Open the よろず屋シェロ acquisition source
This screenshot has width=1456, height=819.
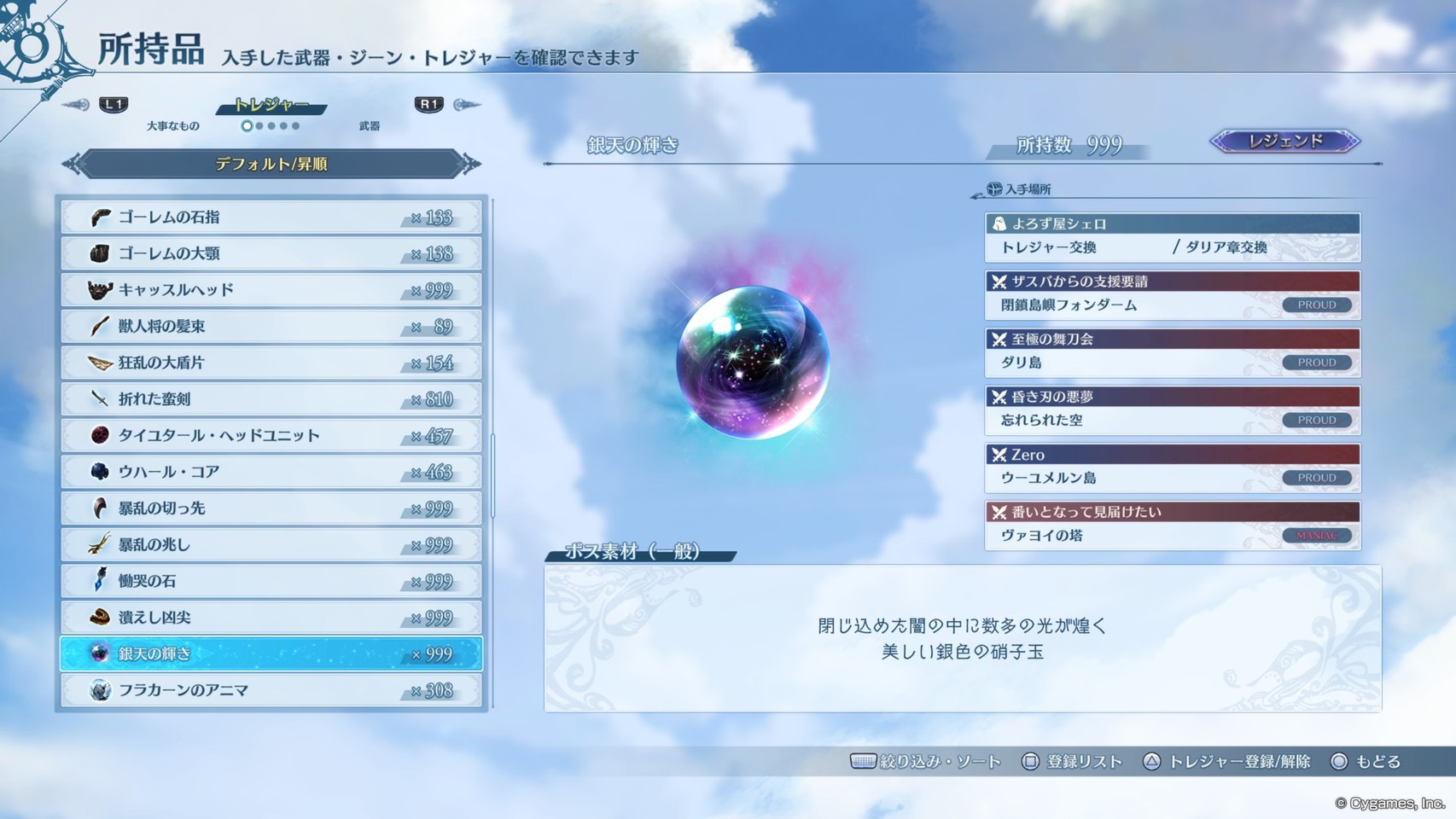(1172, 236)
